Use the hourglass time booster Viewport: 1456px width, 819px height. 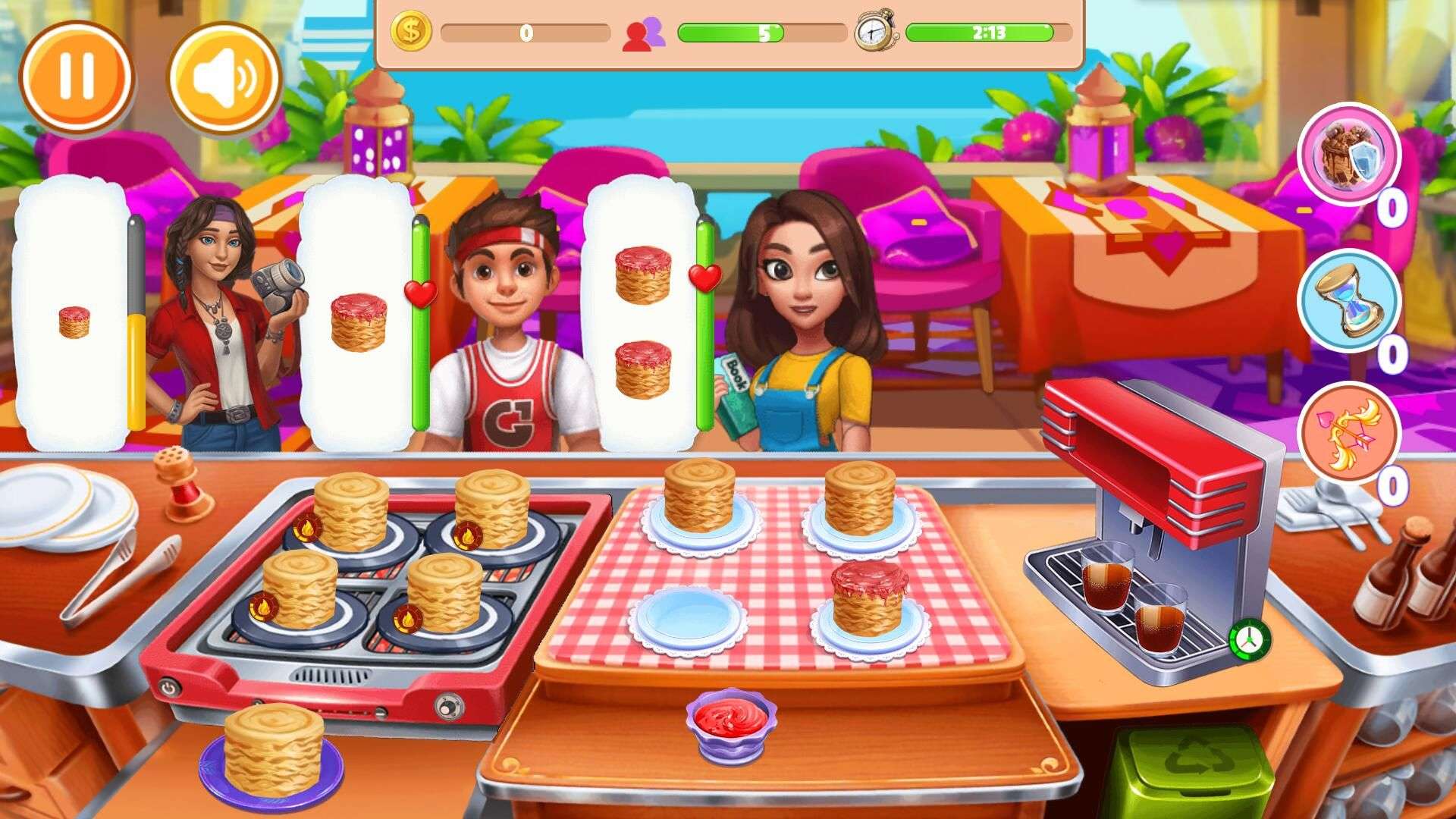pyautogui.click(x=1349, y=300)
